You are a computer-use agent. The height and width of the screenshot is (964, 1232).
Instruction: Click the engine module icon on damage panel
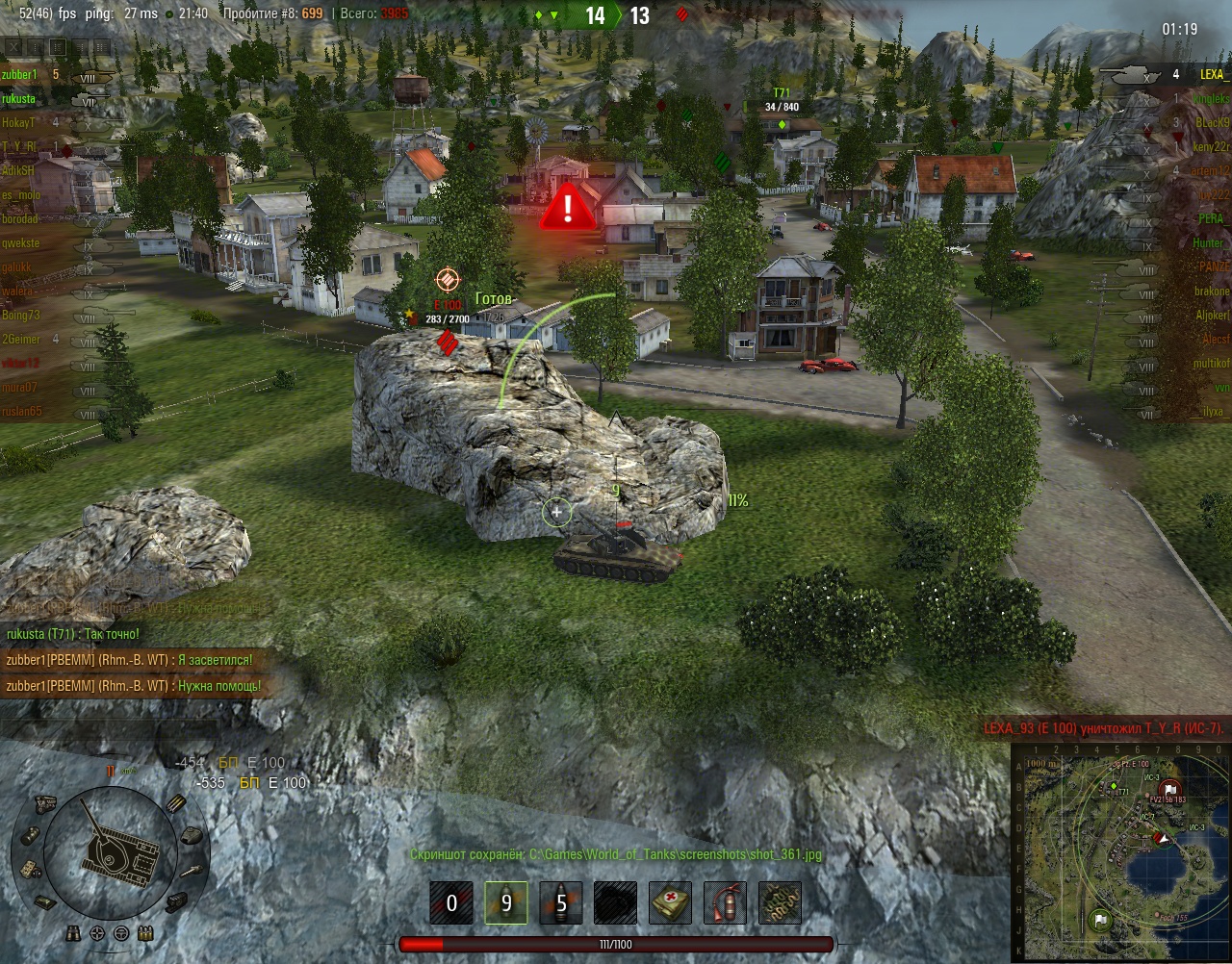pyautogui.click(x=46, y=803)
